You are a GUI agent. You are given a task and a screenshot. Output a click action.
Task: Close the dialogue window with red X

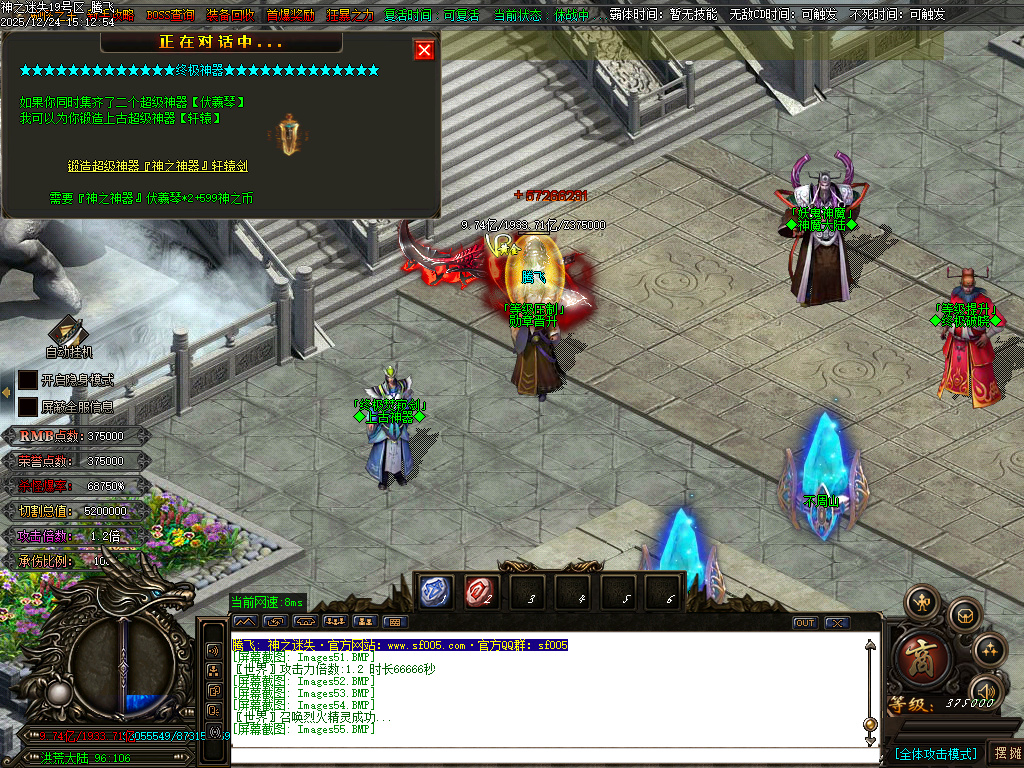tap(424, 50)
